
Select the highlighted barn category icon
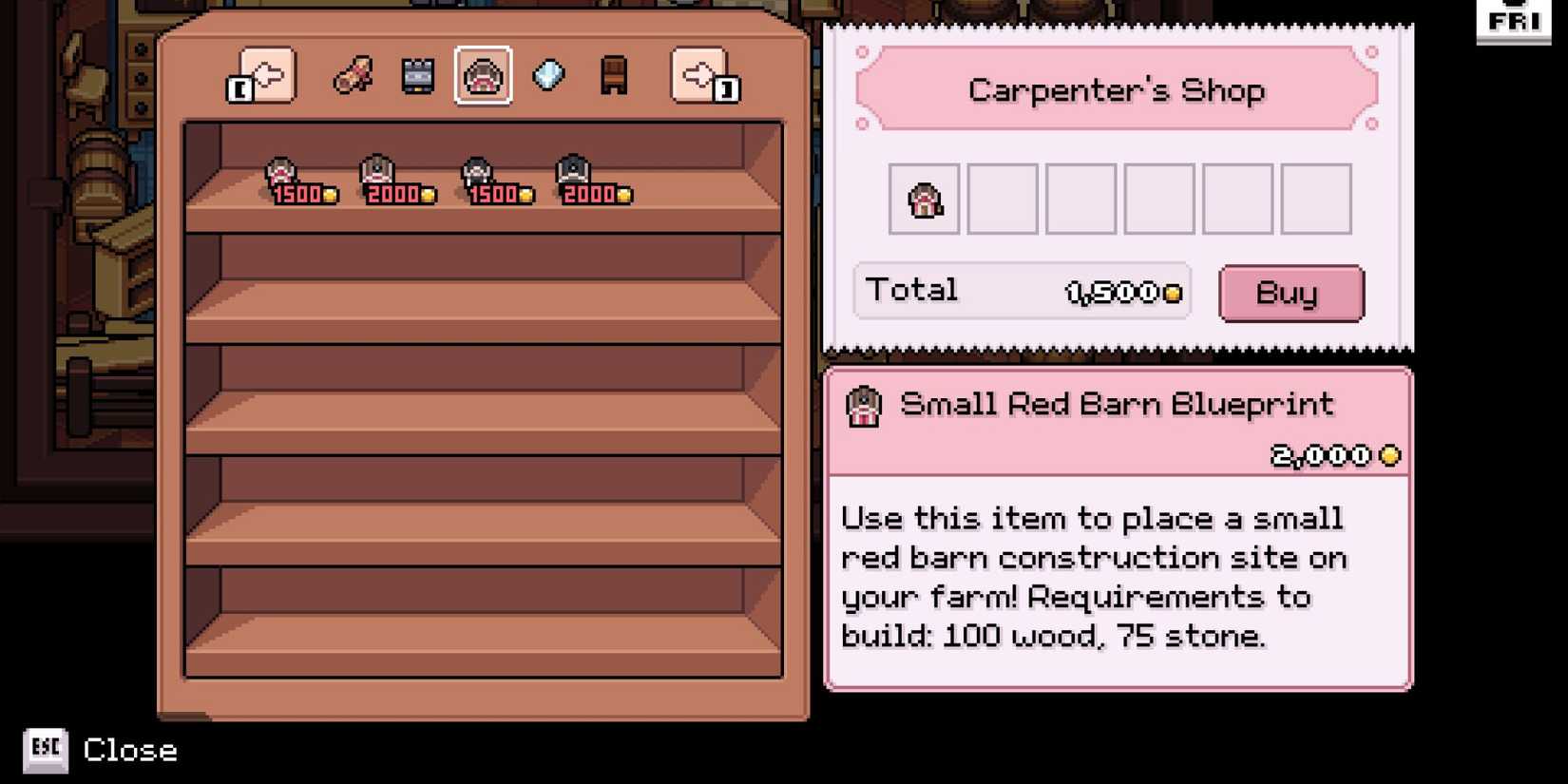point(482,74)
